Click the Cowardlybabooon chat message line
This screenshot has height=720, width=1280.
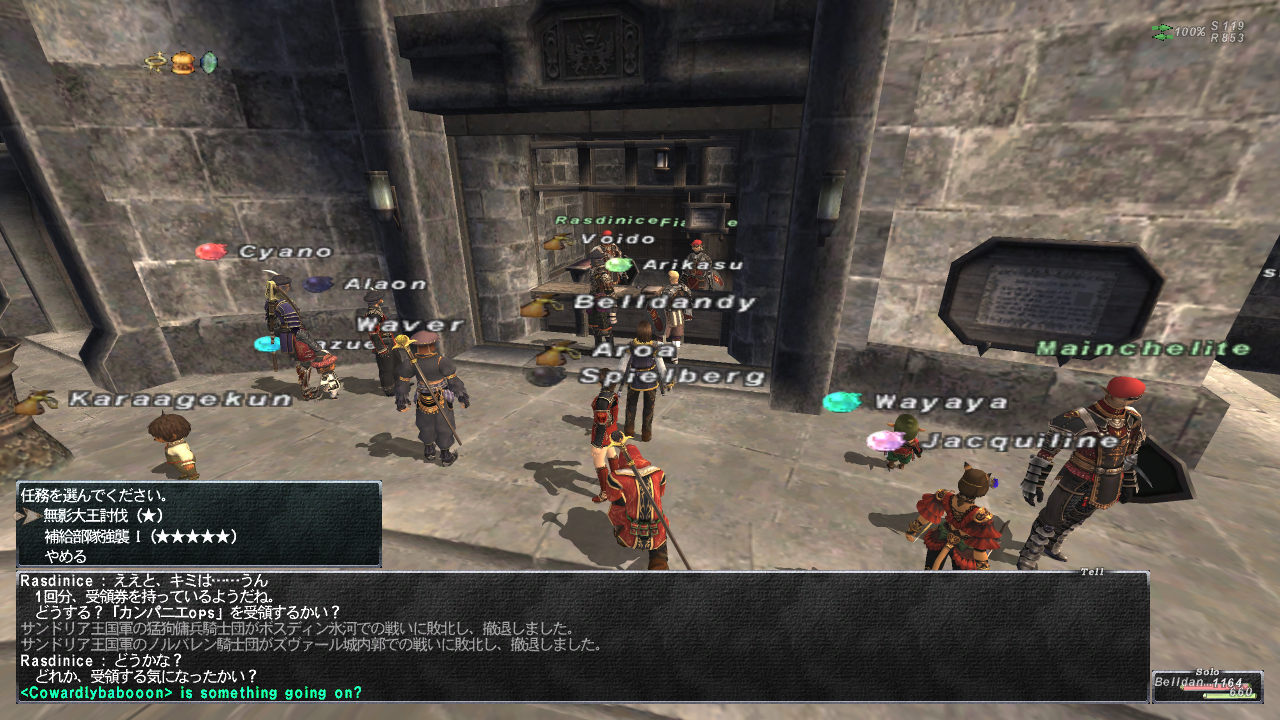[191, 692]
